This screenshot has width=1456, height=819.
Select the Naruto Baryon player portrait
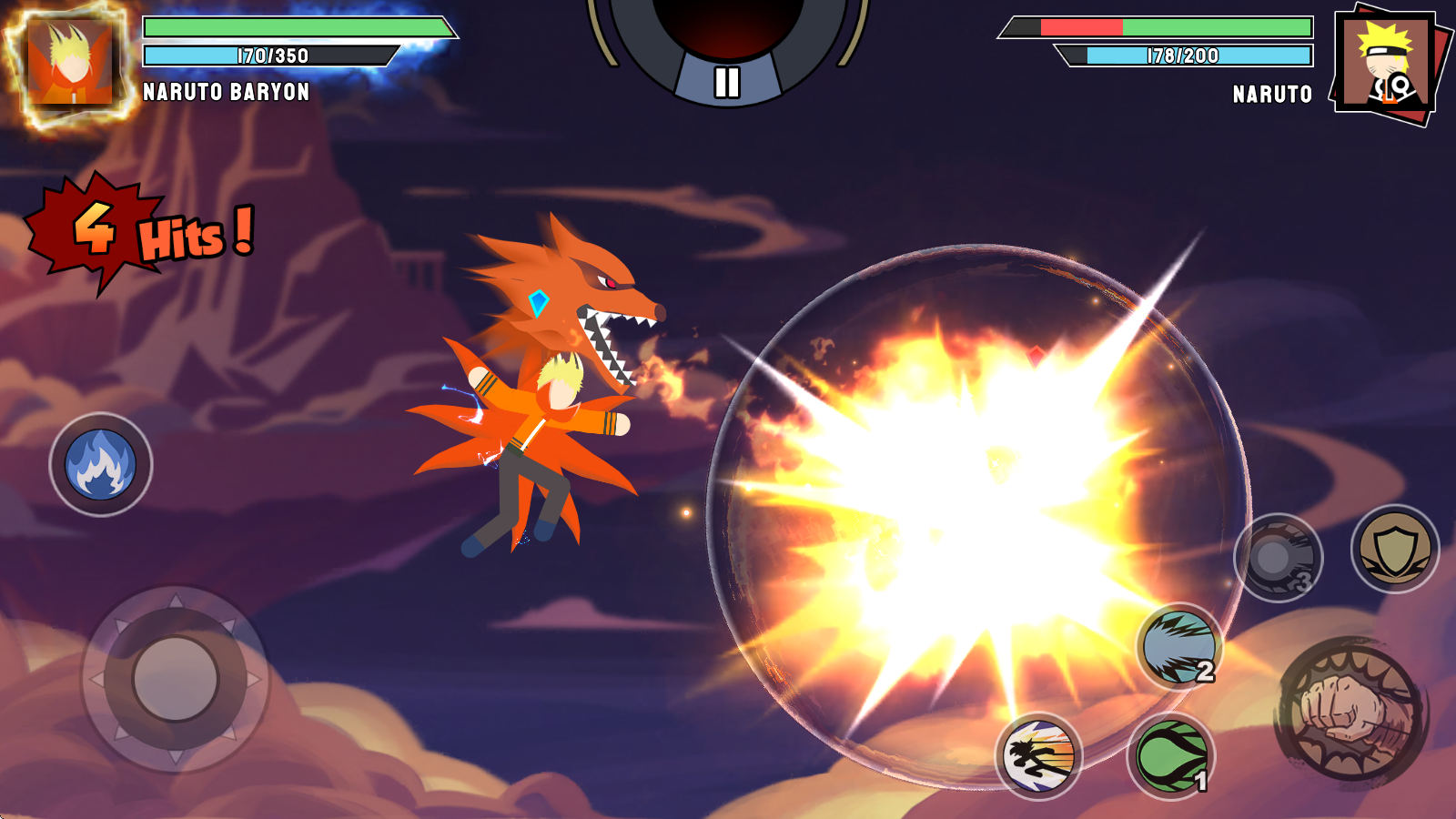click(71, 64)
